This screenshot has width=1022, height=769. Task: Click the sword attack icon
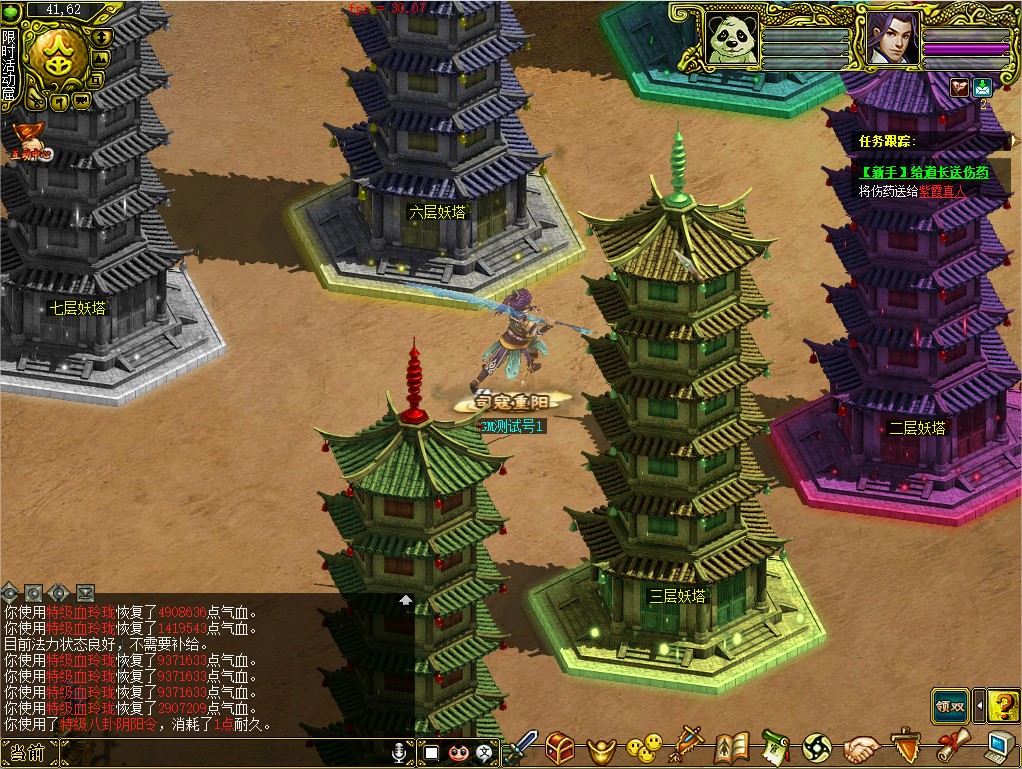click(x=522, y=747)
